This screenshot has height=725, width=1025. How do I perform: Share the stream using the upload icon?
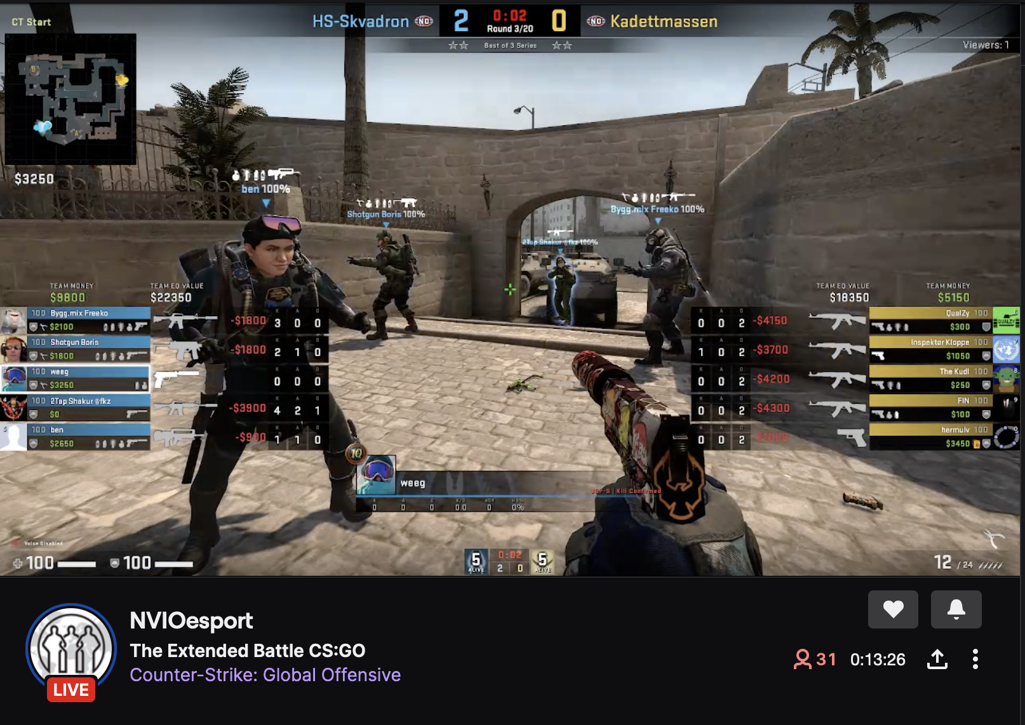937,659
